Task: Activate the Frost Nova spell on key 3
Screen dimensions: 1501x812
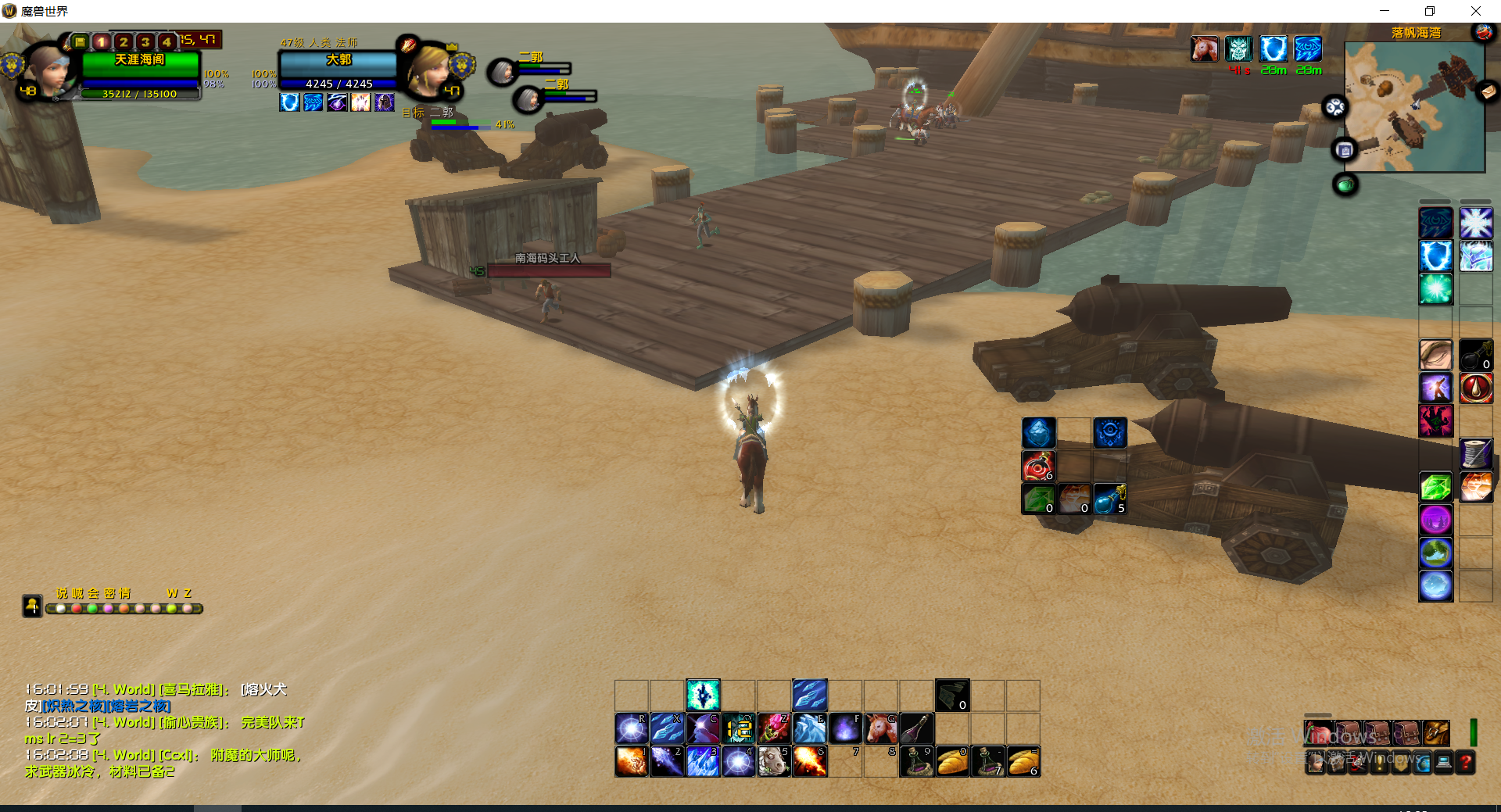Action: (702, 761)
